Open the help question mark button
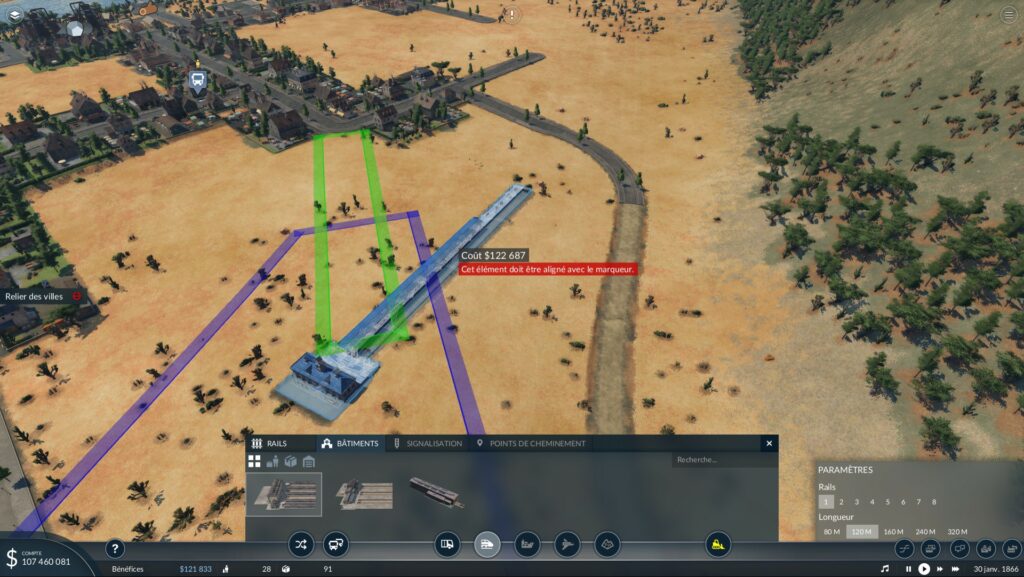Viewport: 1024px width, 577px height. (115, 548)
